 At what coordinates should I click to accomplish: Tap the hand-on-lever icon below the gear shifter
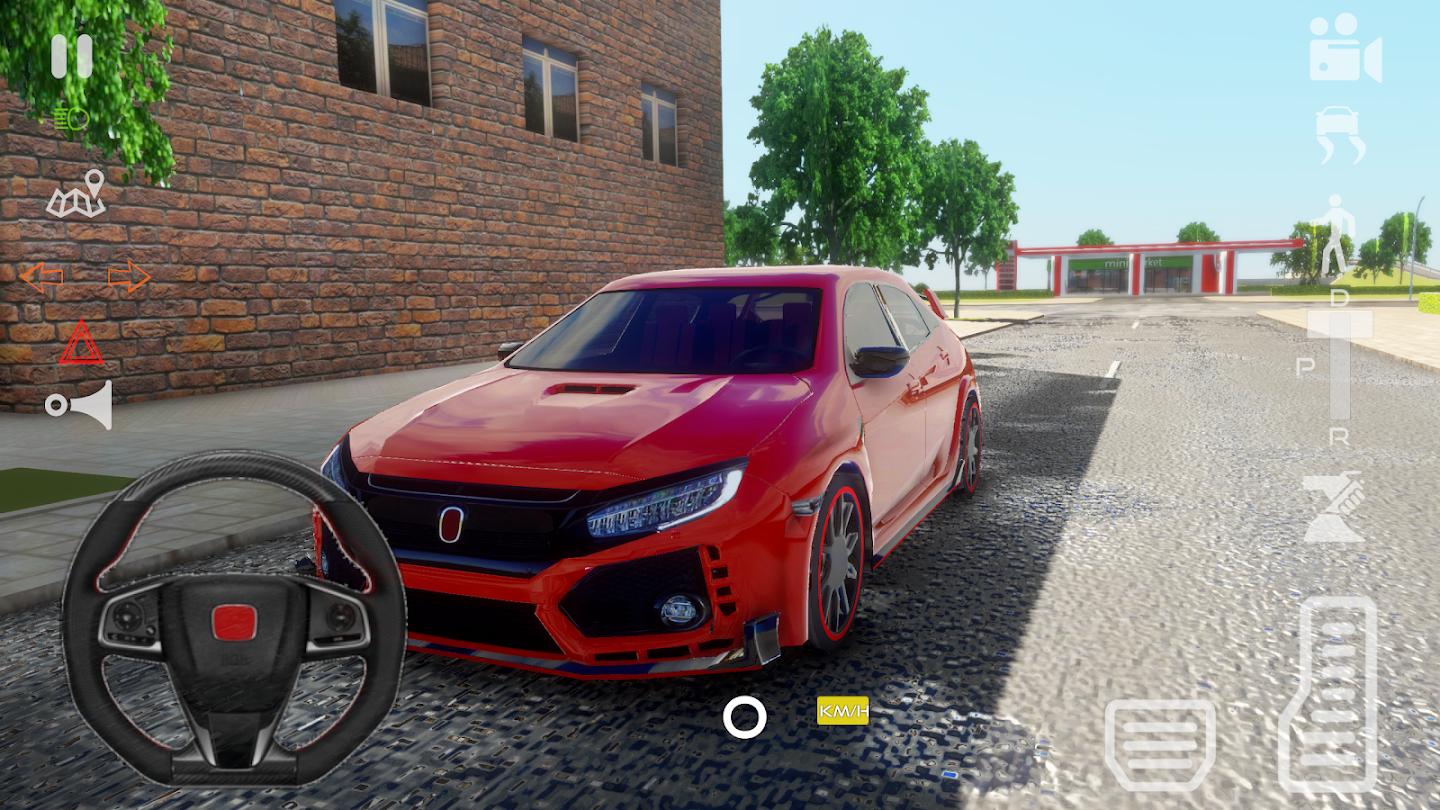(1334, 508)
